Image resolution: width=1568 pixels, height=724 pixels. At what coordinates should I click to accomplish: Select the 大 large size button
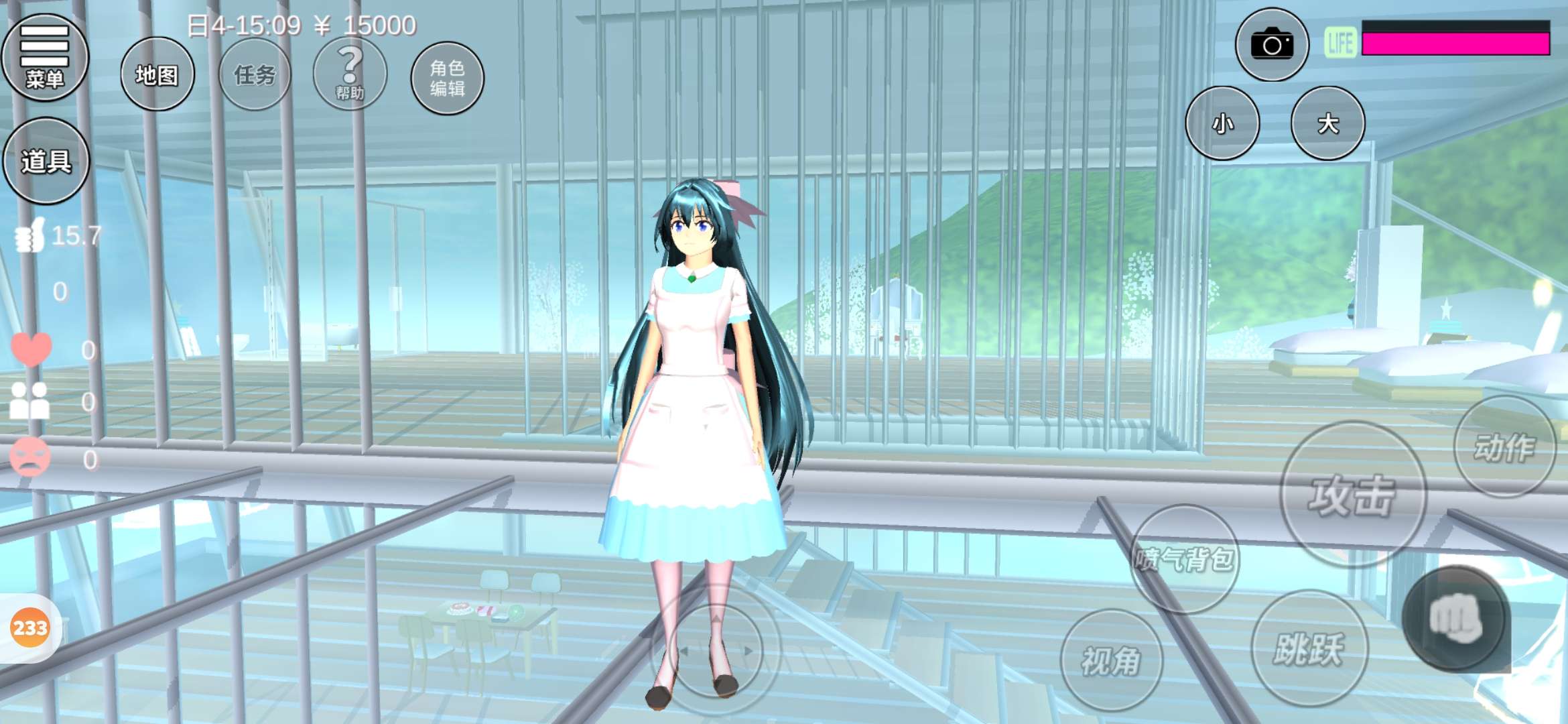[1327, 123]
